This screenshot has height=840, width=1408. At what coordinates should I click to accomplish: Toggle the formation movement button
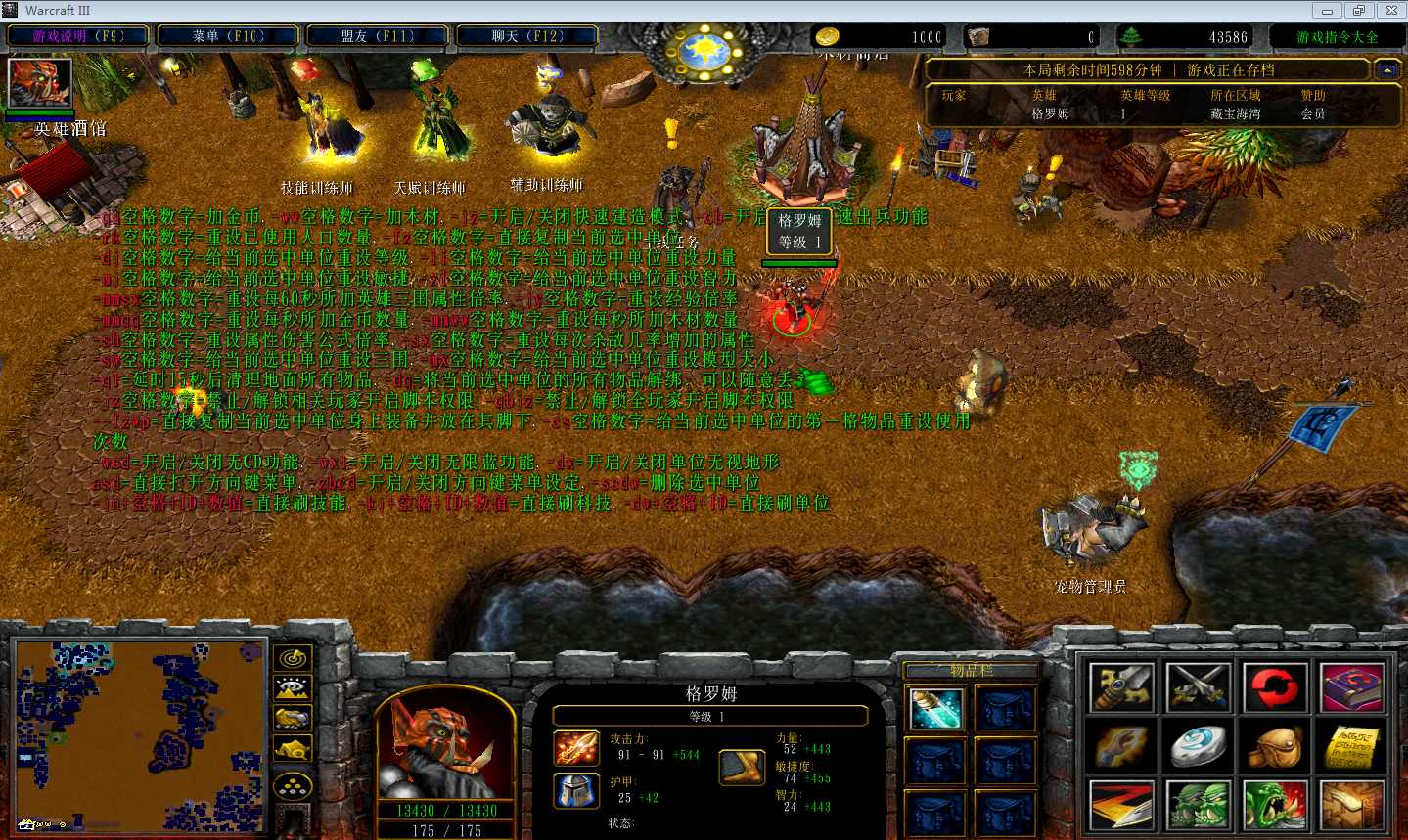pyautogui.click(x=293, y=784)
